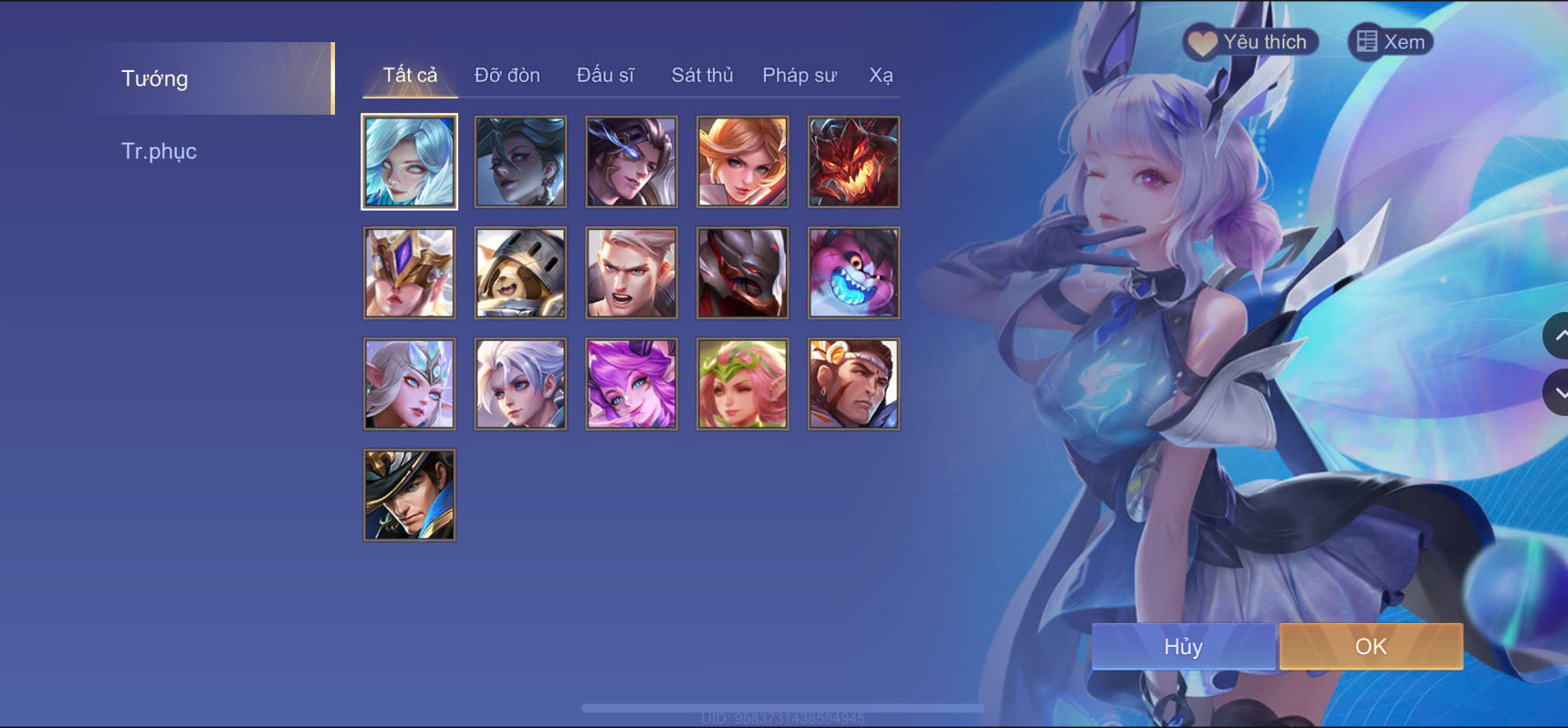Open the Xem list view

(1390, 41)
